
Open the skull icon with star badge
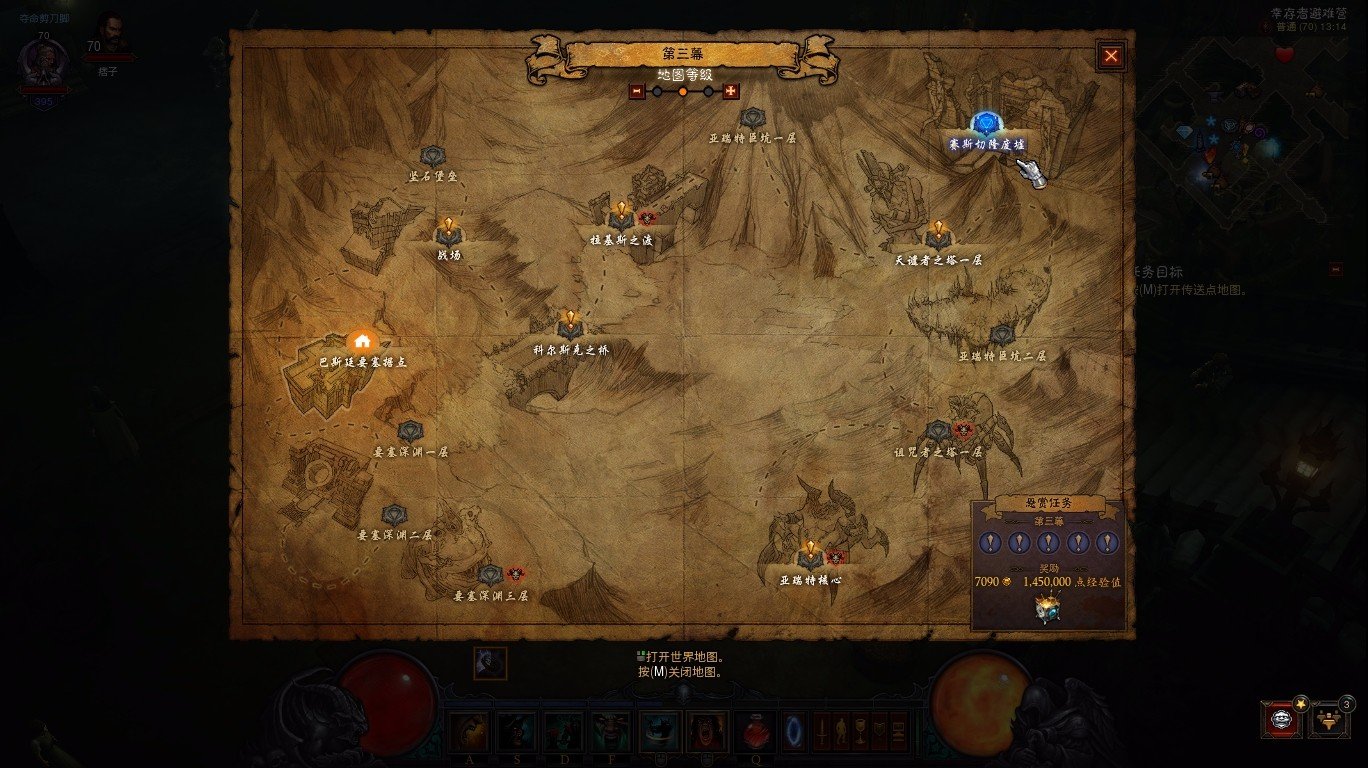pyautogui.click(x=1281, y=718)
